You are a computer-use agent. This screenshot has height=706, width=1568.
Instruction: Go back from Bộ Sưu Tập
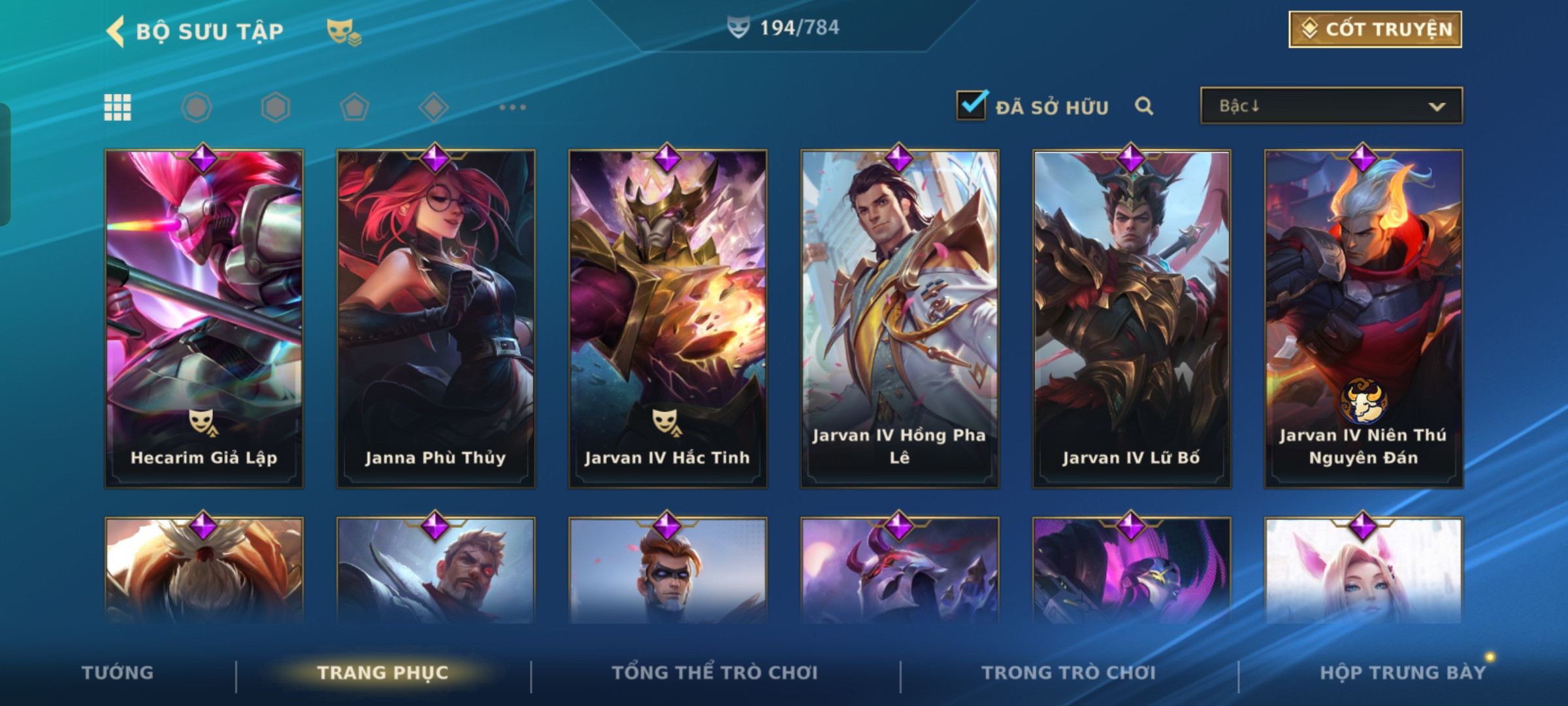(116, 31)
